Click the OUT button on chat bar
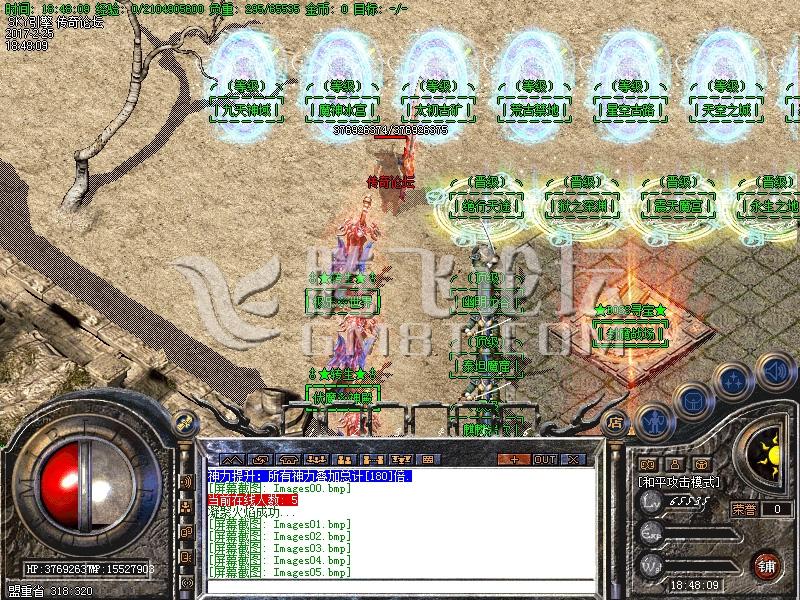800x600 pixels. click(544, 459)
